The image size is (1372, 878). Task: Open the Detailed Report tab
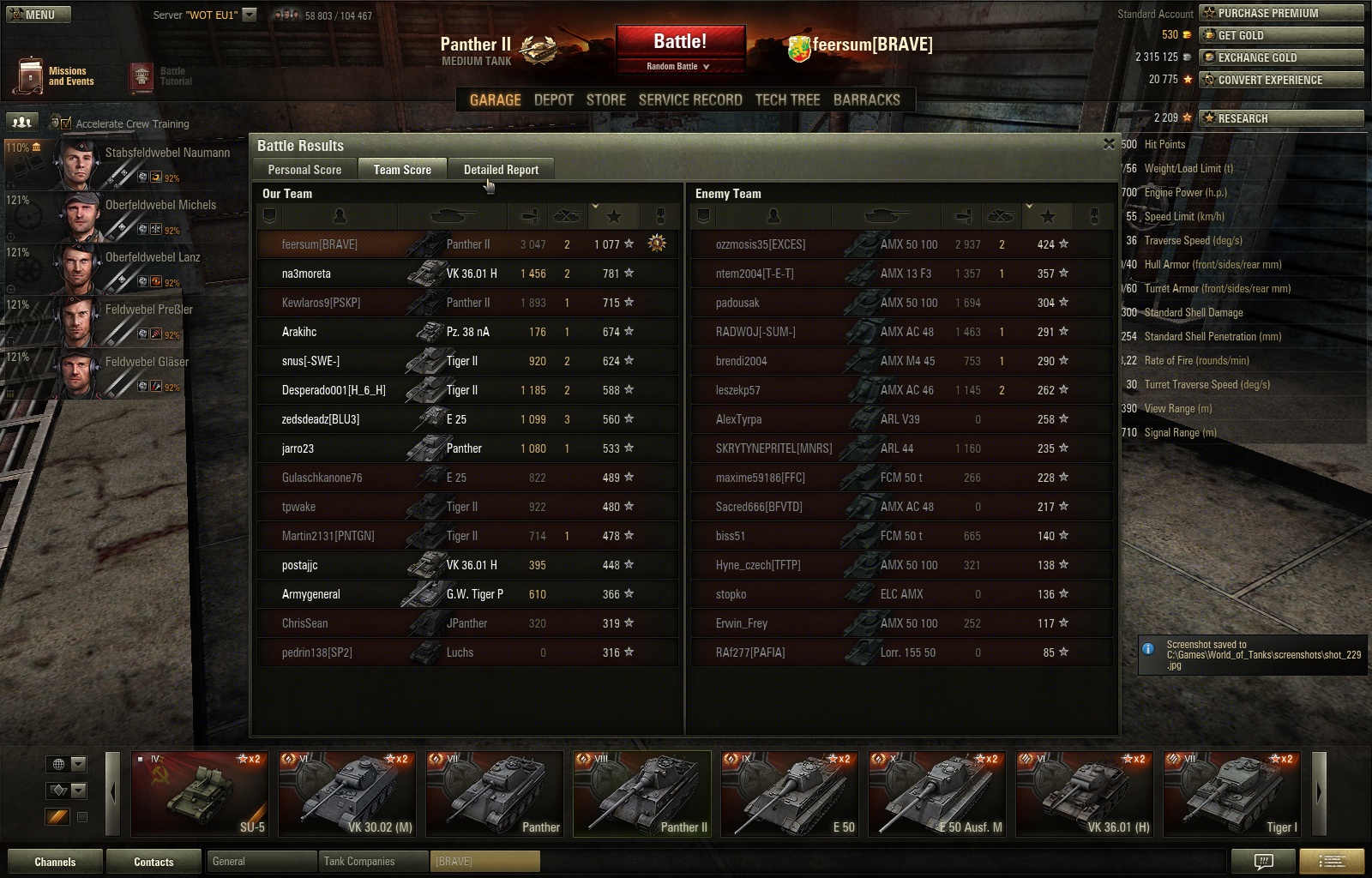coord(501,170)
